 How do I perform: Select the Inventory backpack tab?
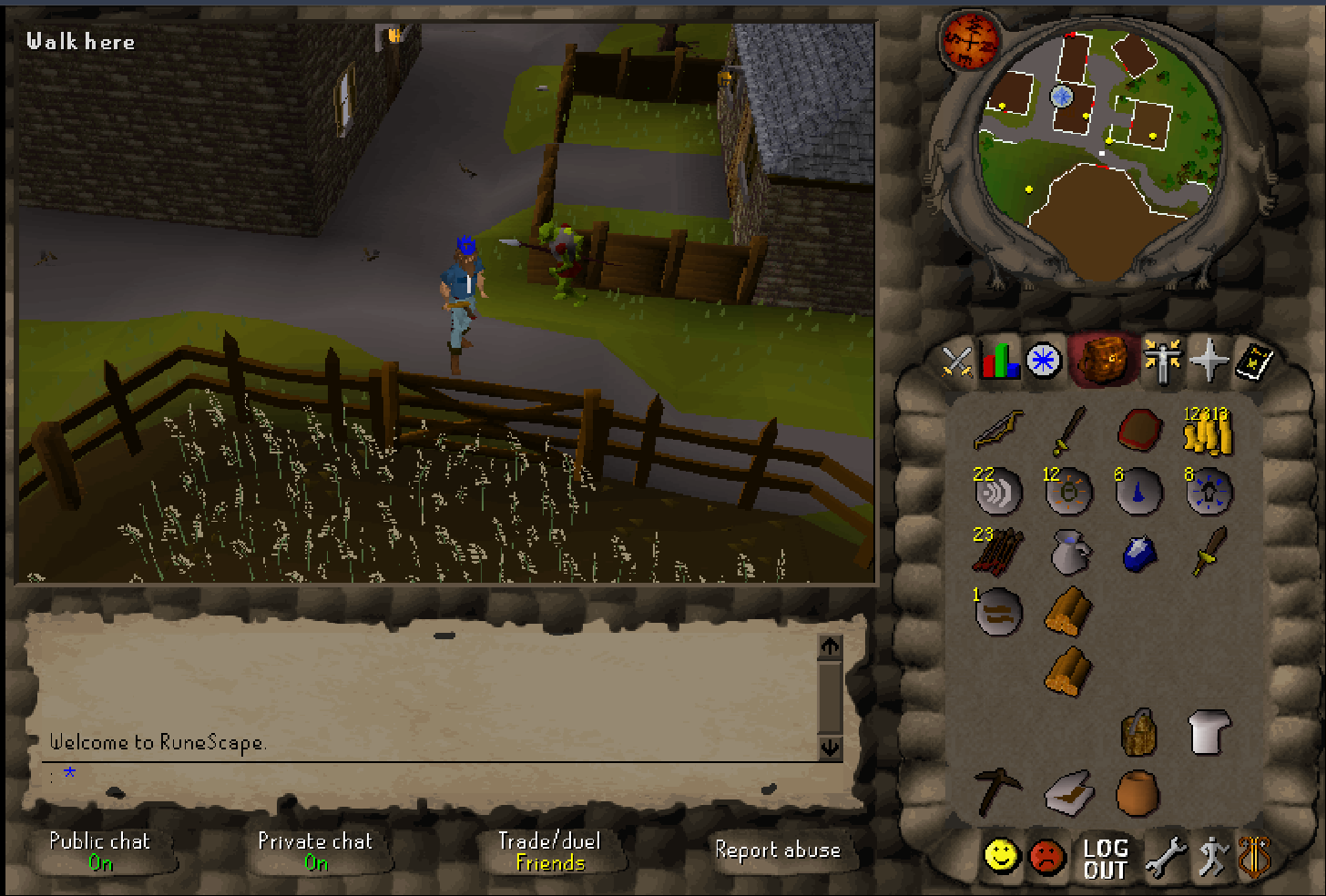[x=1103, y=360]
